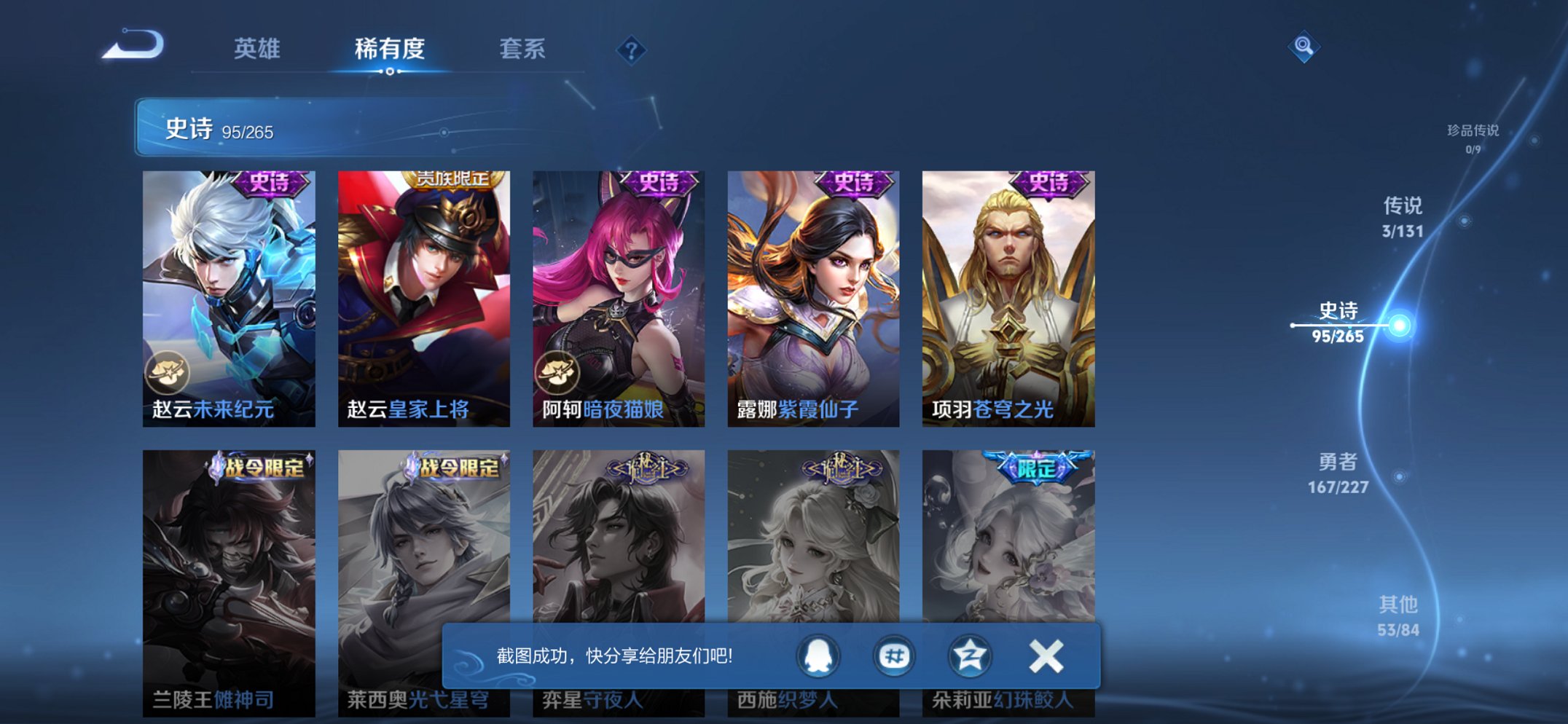Viewport: 1568px width, 724px height.
Task: Dismiss the share prompt with the X
Action: coord(1045,655)
